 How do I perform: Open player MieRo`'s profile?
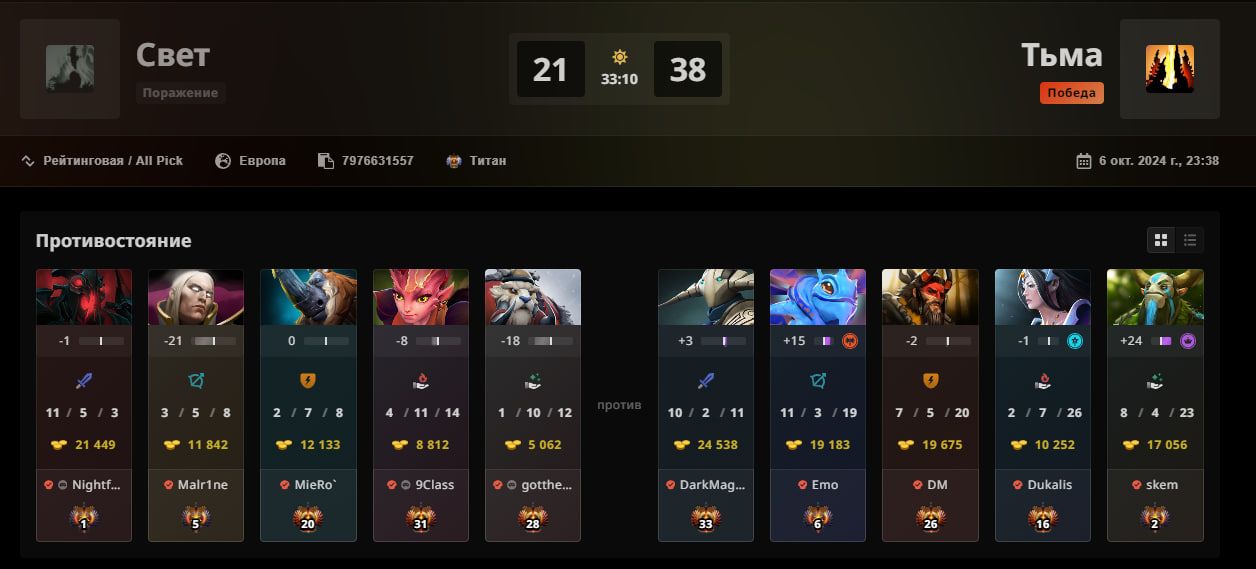pos(315,485)
